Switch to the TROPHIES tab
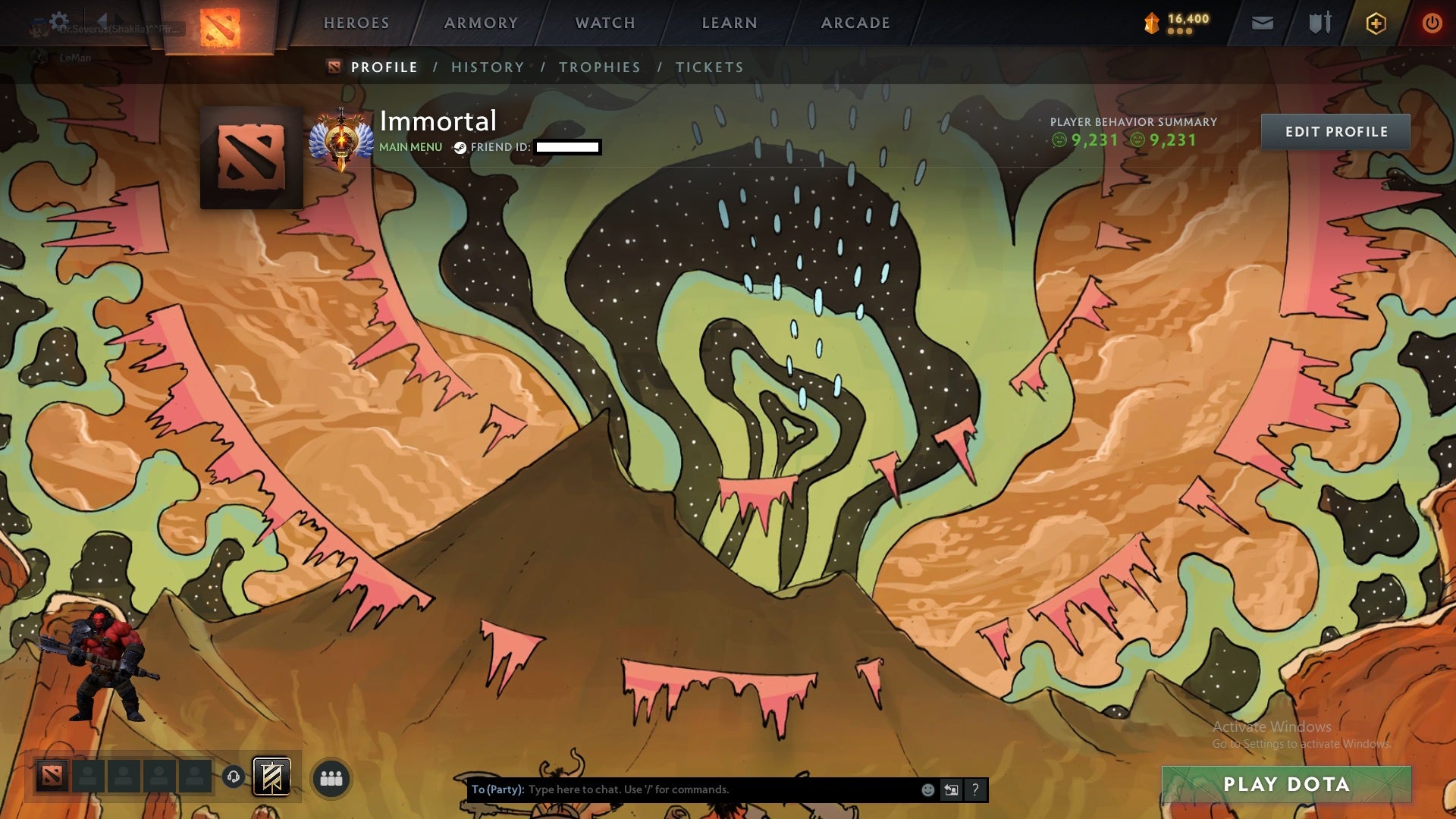This screenshot has width=1456, height=819. (x=600, y=67)
